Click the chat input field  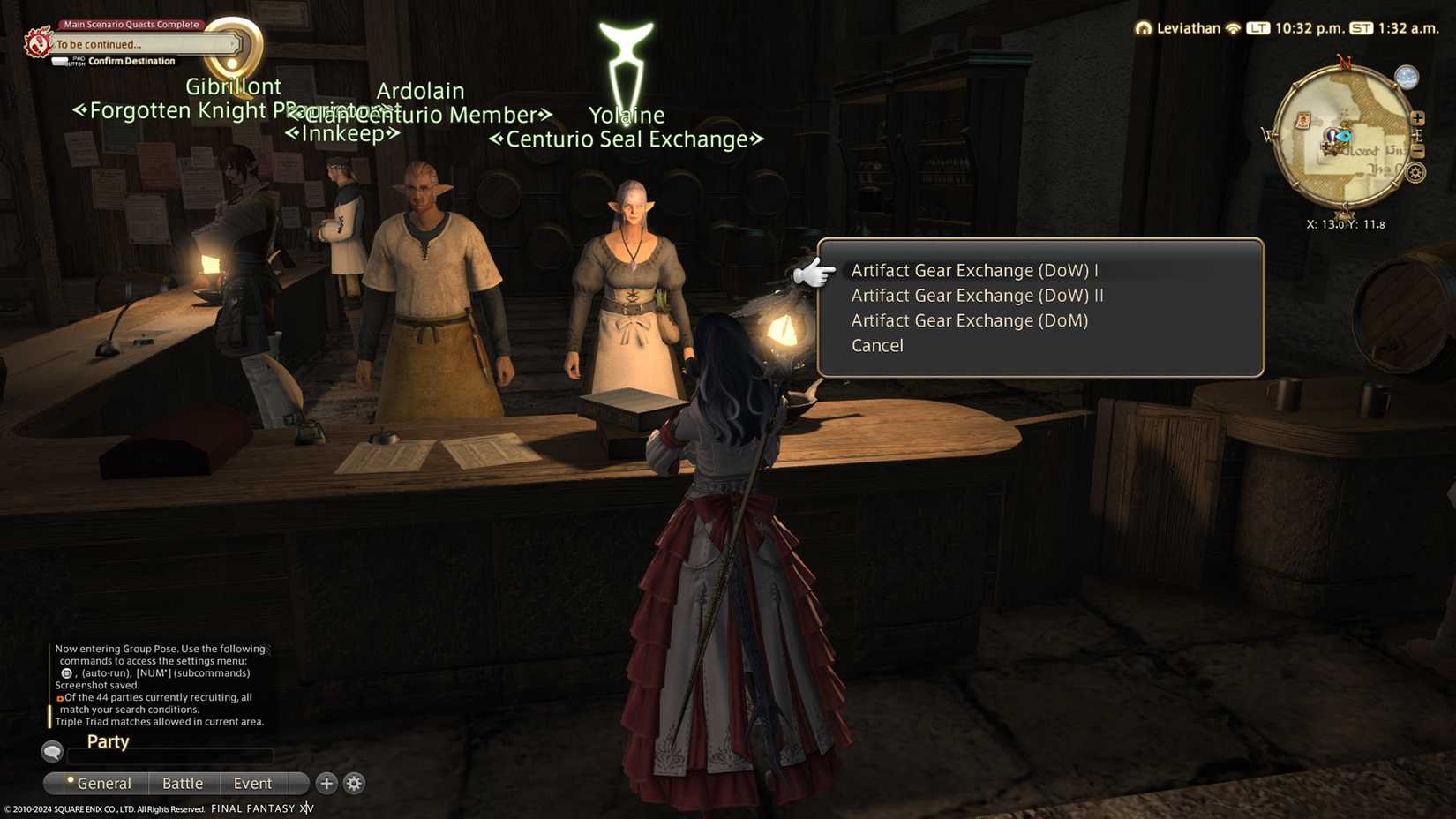172,755
